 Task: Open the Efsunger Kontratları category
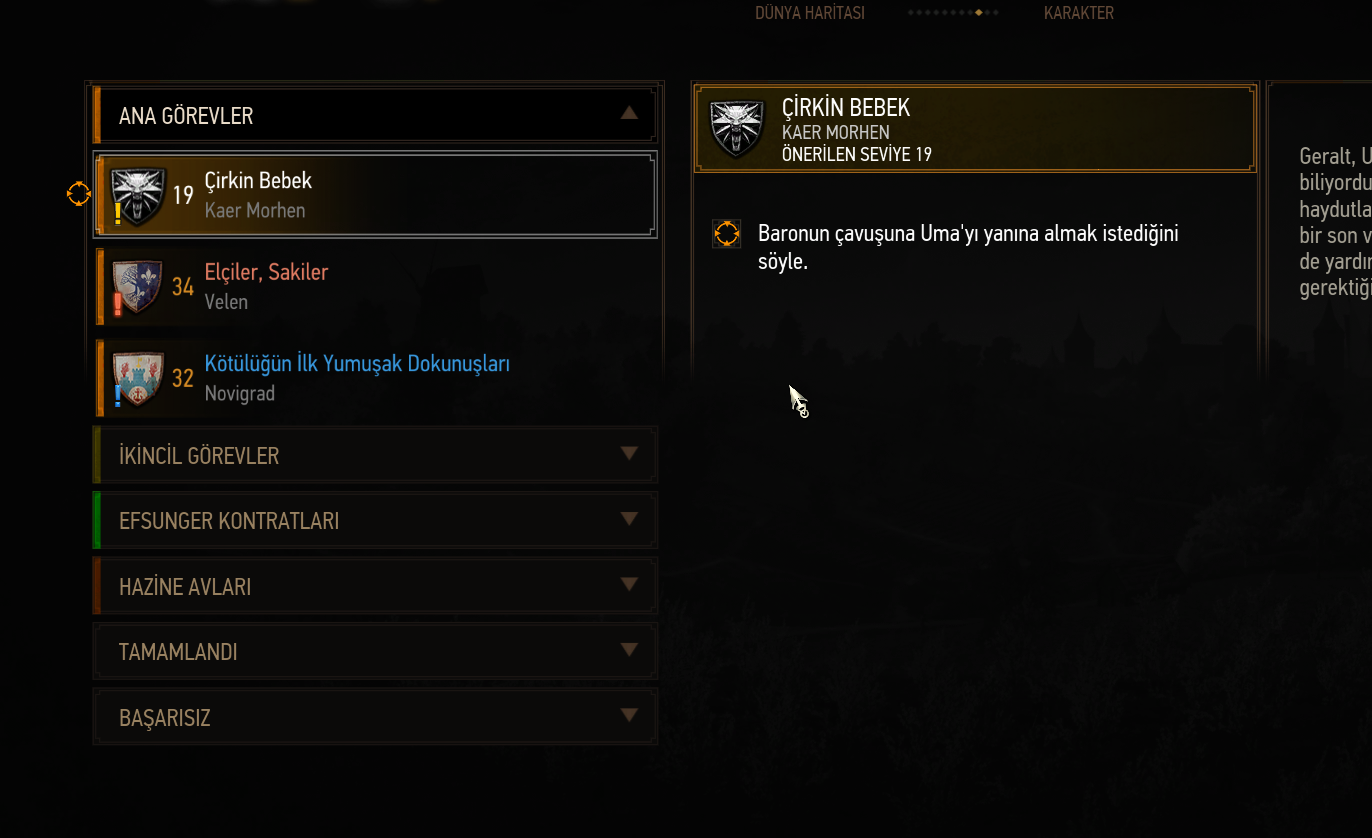(375, 521)
